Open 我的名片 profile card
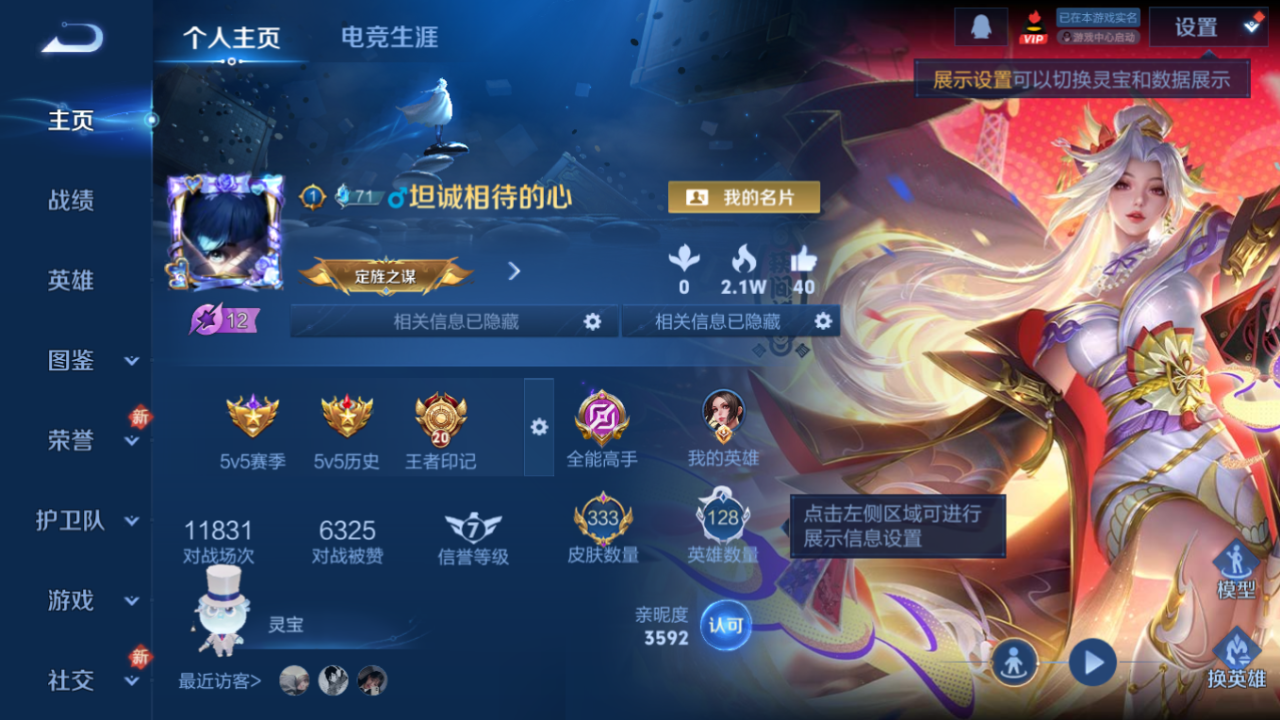The image size is (1280, 720). tap(744, 197)
